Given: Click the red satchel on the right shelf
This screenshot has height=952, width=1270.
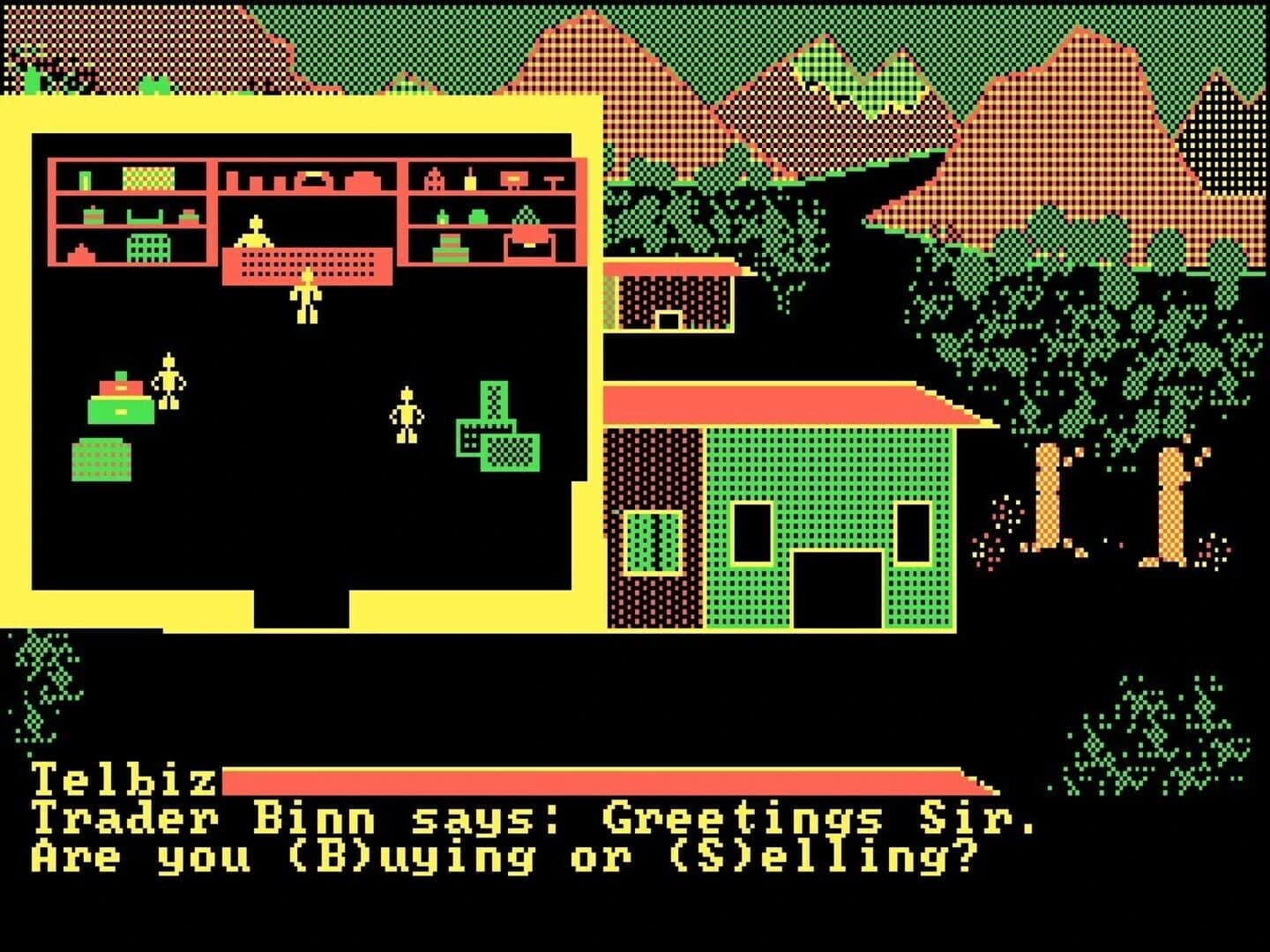Looking at the screenshot, I should [x=529, y=243].
